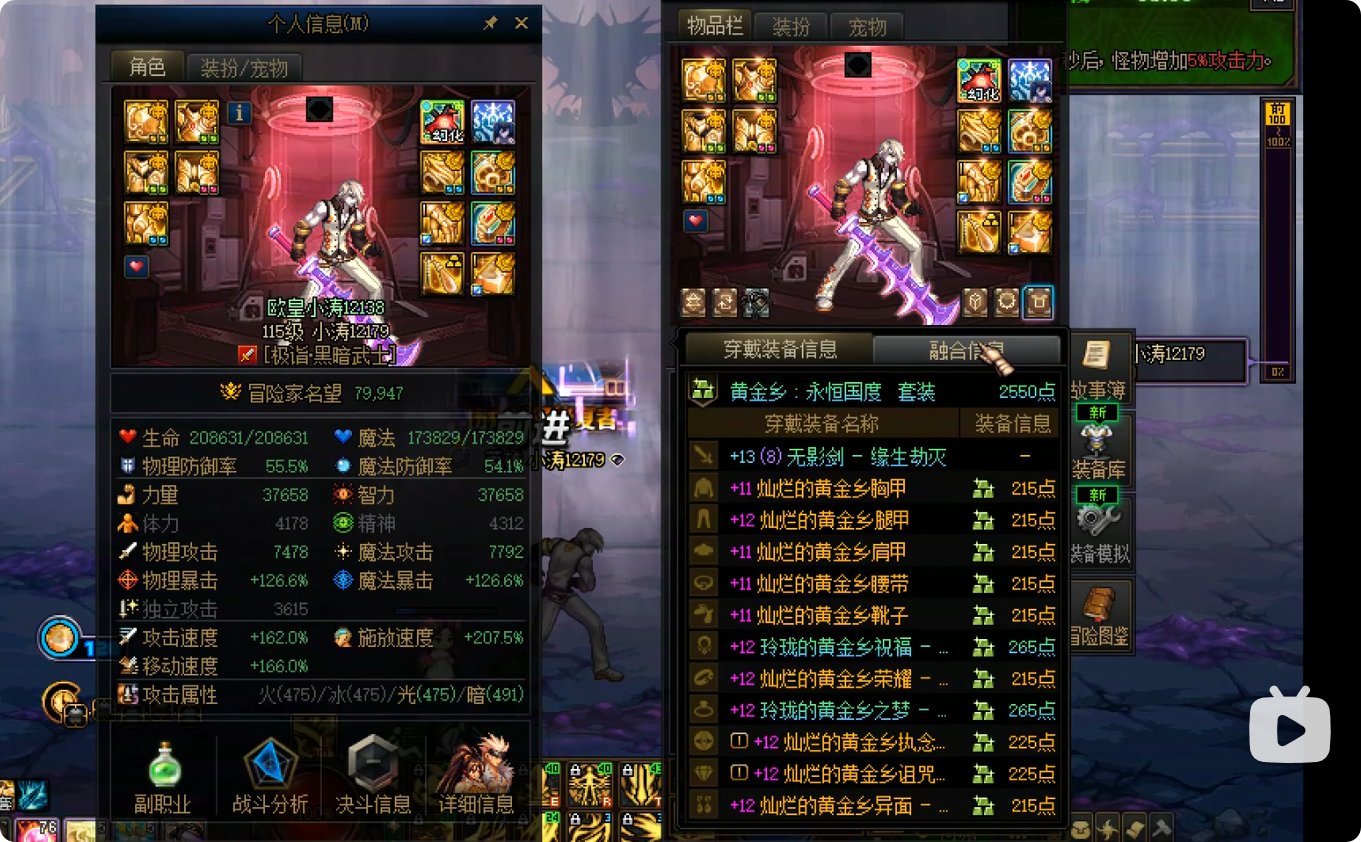Click the Bilibili play overlay button

click(1288, 730)
